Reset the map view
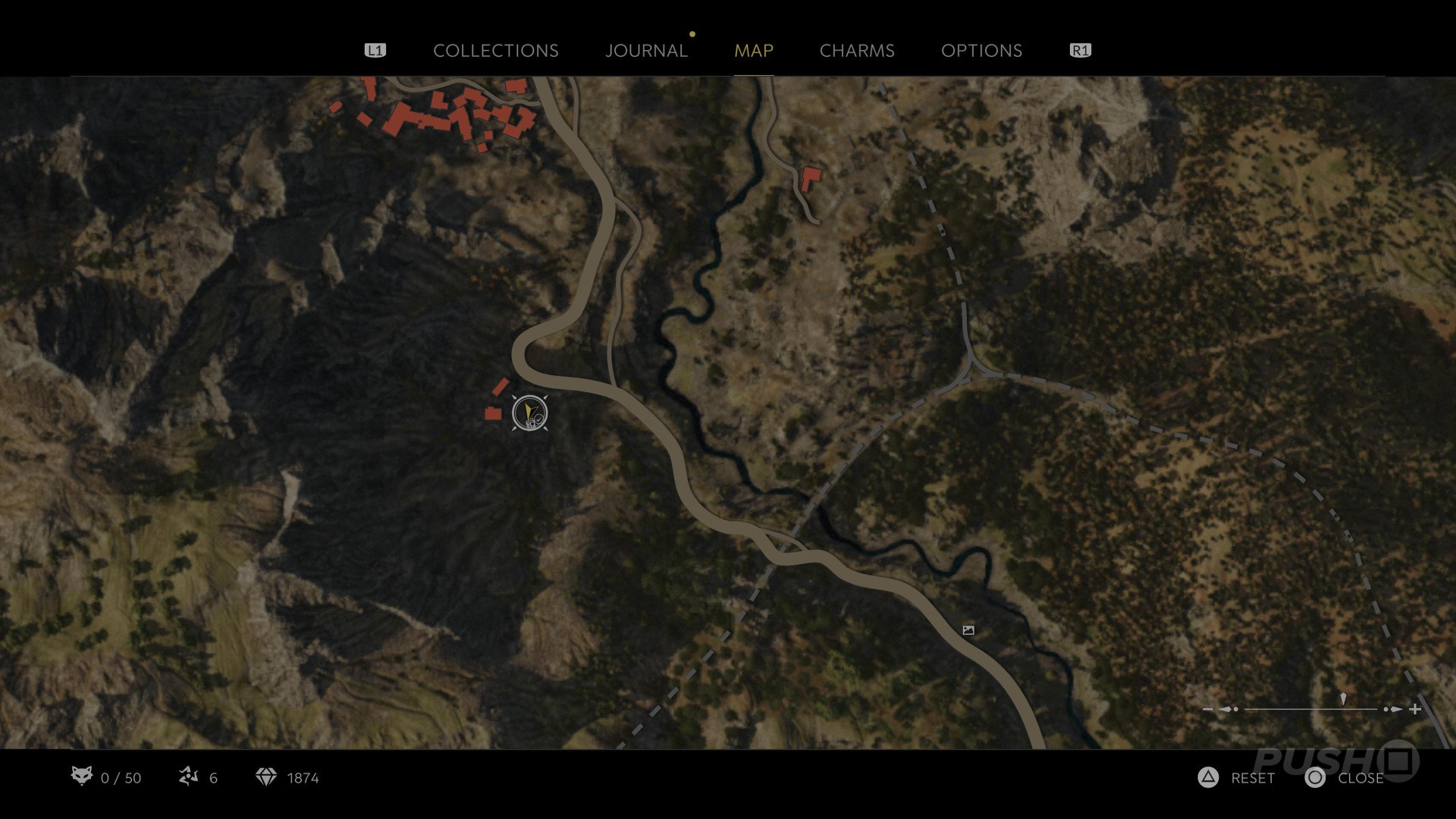 coord(1237,778)
